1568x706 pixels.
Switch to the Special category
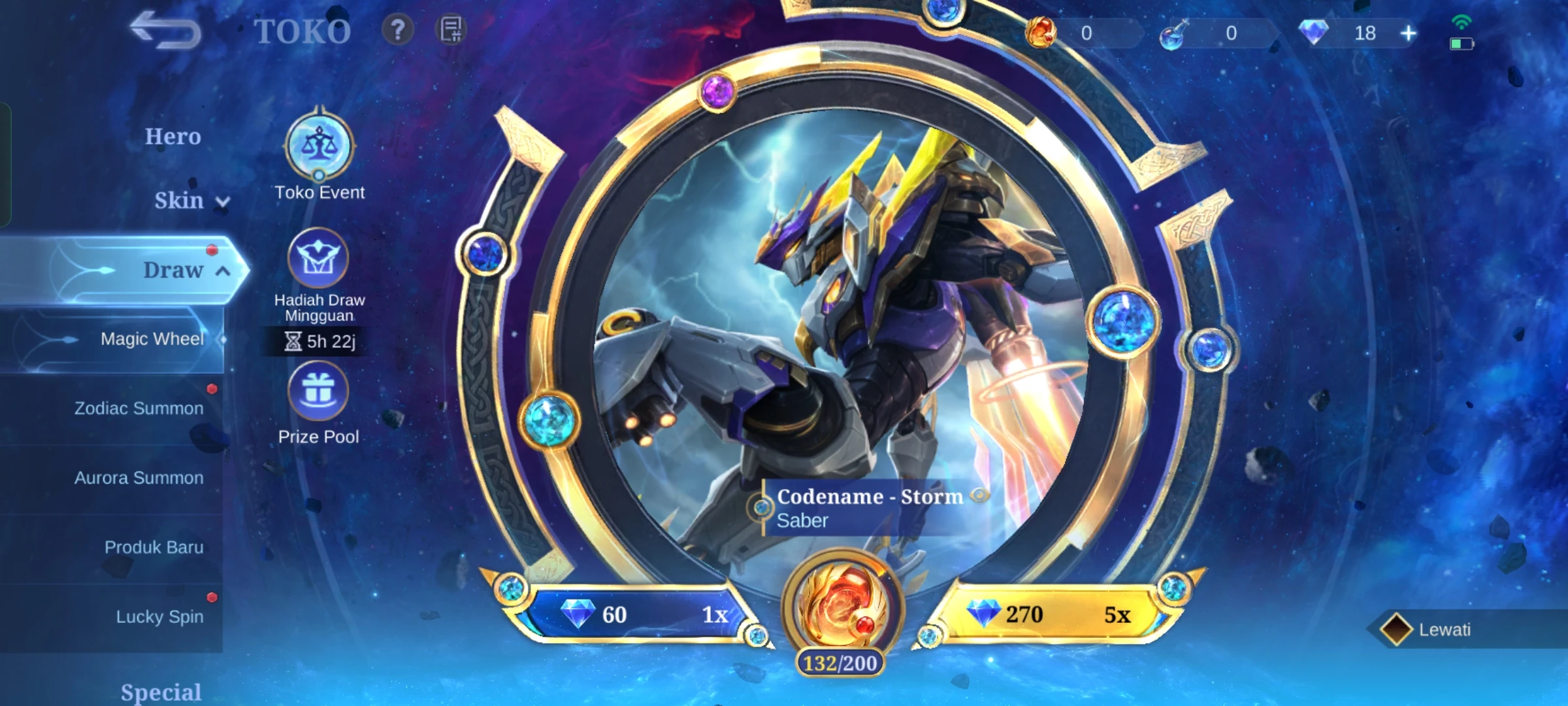[161, 692]
